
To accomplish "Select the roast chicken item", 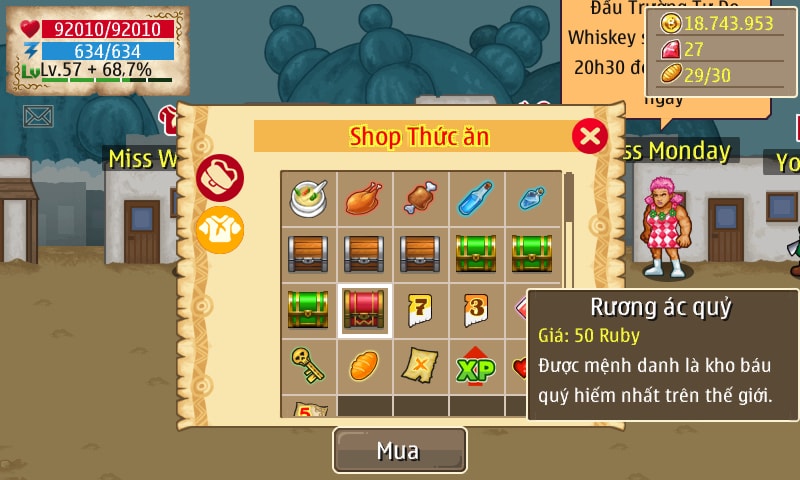I will pos(364,197).
